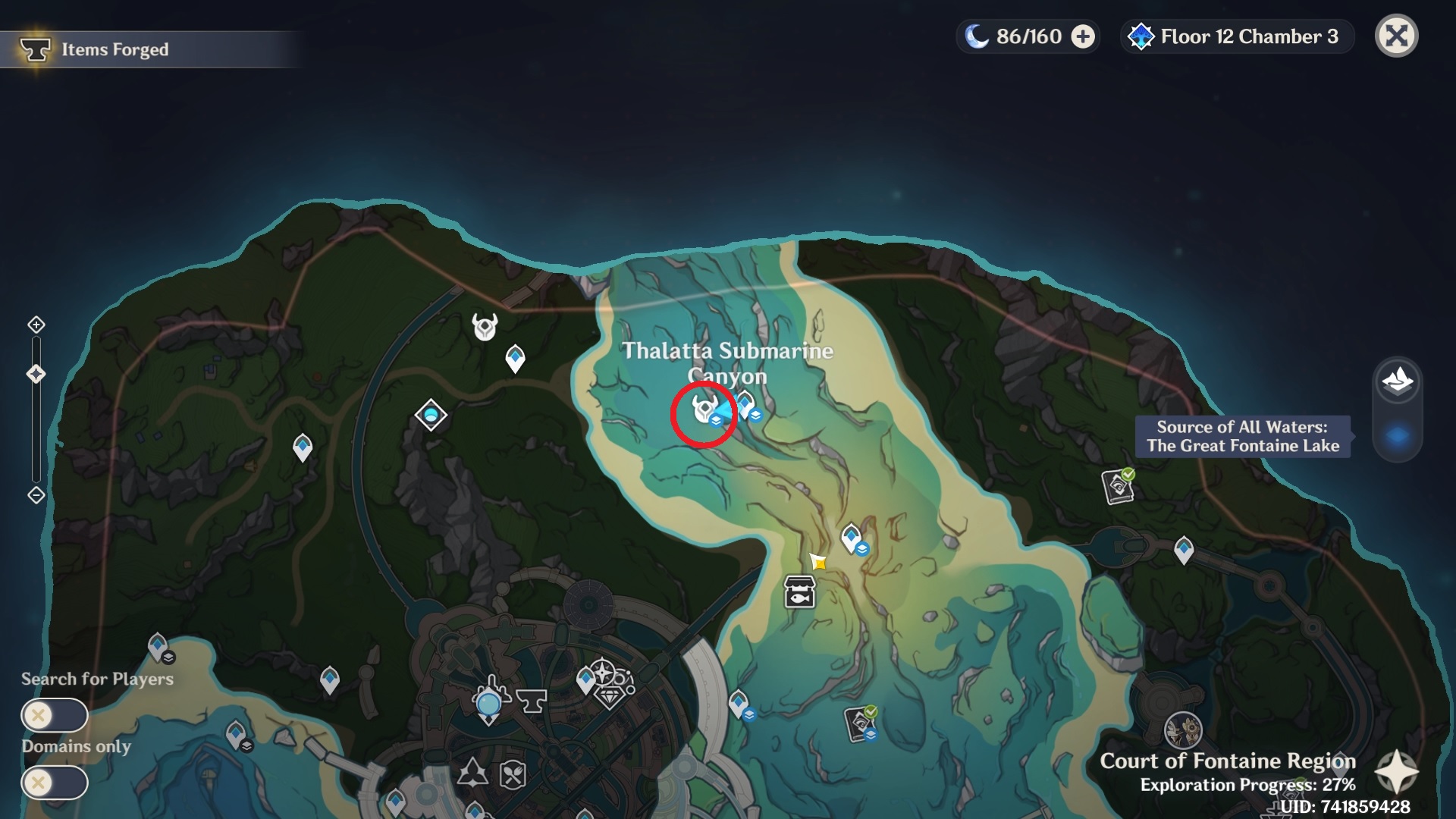Screen dimensions: 1456x819
Task: Toggle Domains only switch
Action: point(55,782)
